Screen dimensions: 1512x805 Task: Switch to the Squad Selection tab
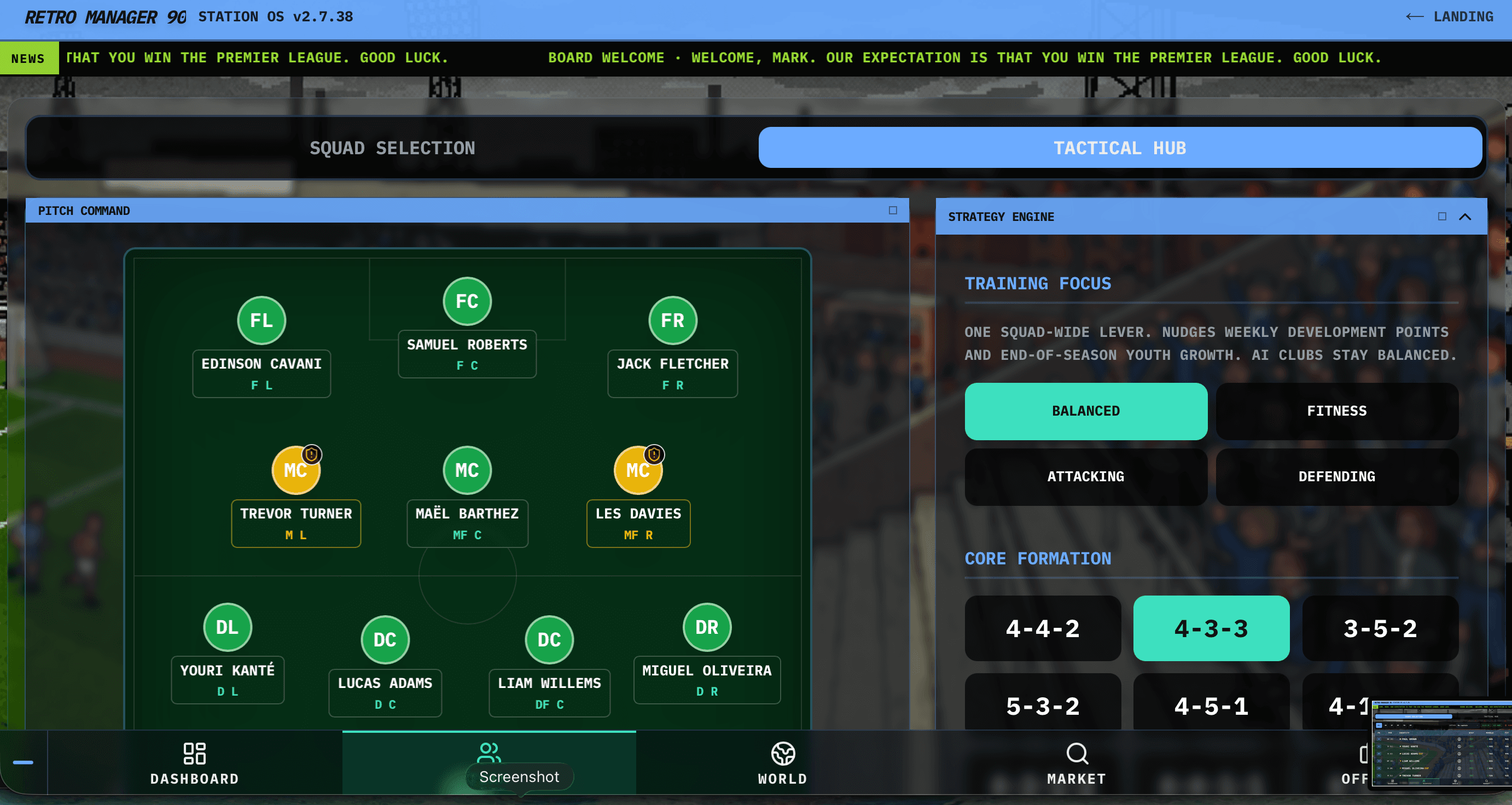tap(392, 148)
